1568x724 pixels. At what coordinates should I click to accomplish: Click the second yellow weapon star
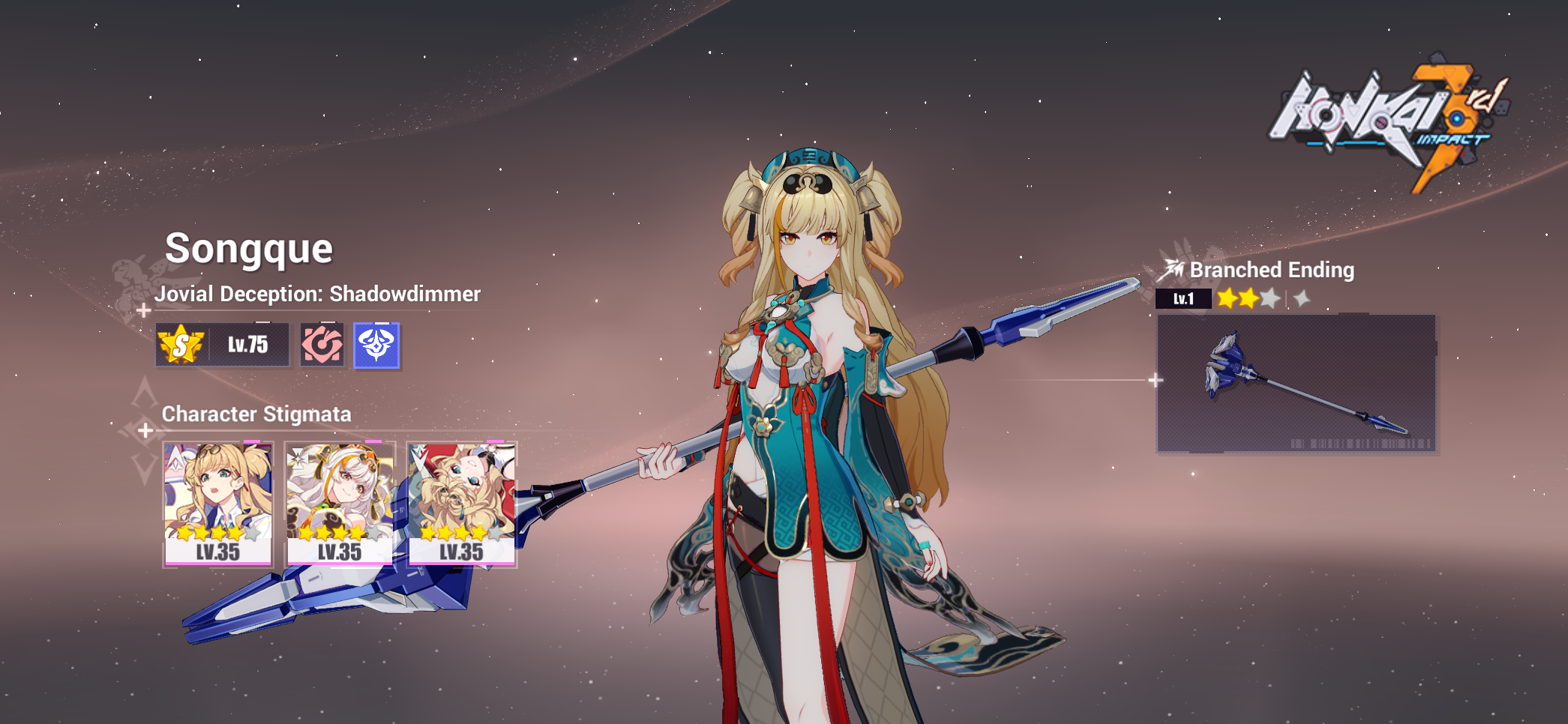[x=1249, y=298]
